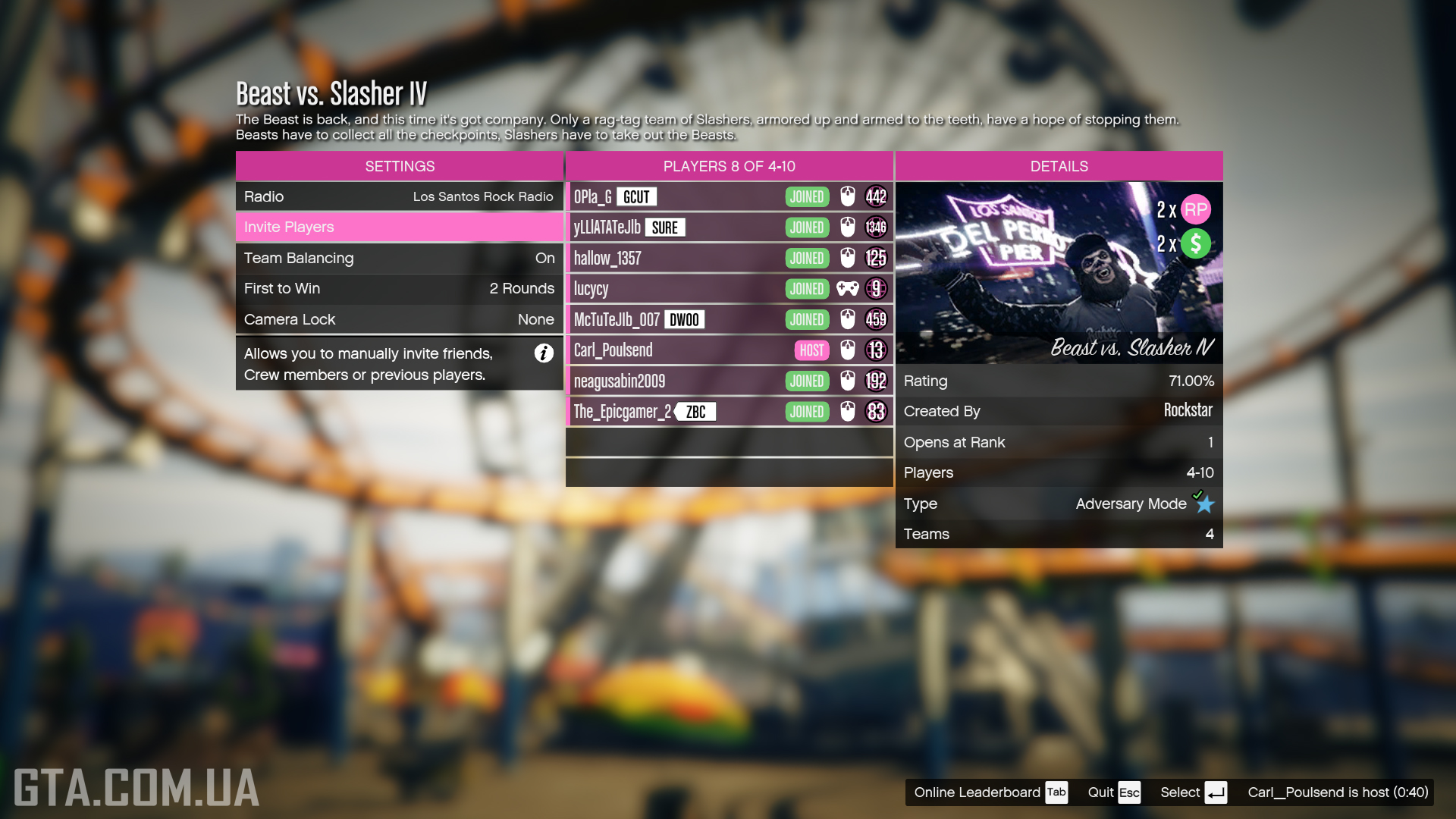This screenshot has width=1456, height=819.
Task: Click the Details column header
Action: [x=1059, y=166]
